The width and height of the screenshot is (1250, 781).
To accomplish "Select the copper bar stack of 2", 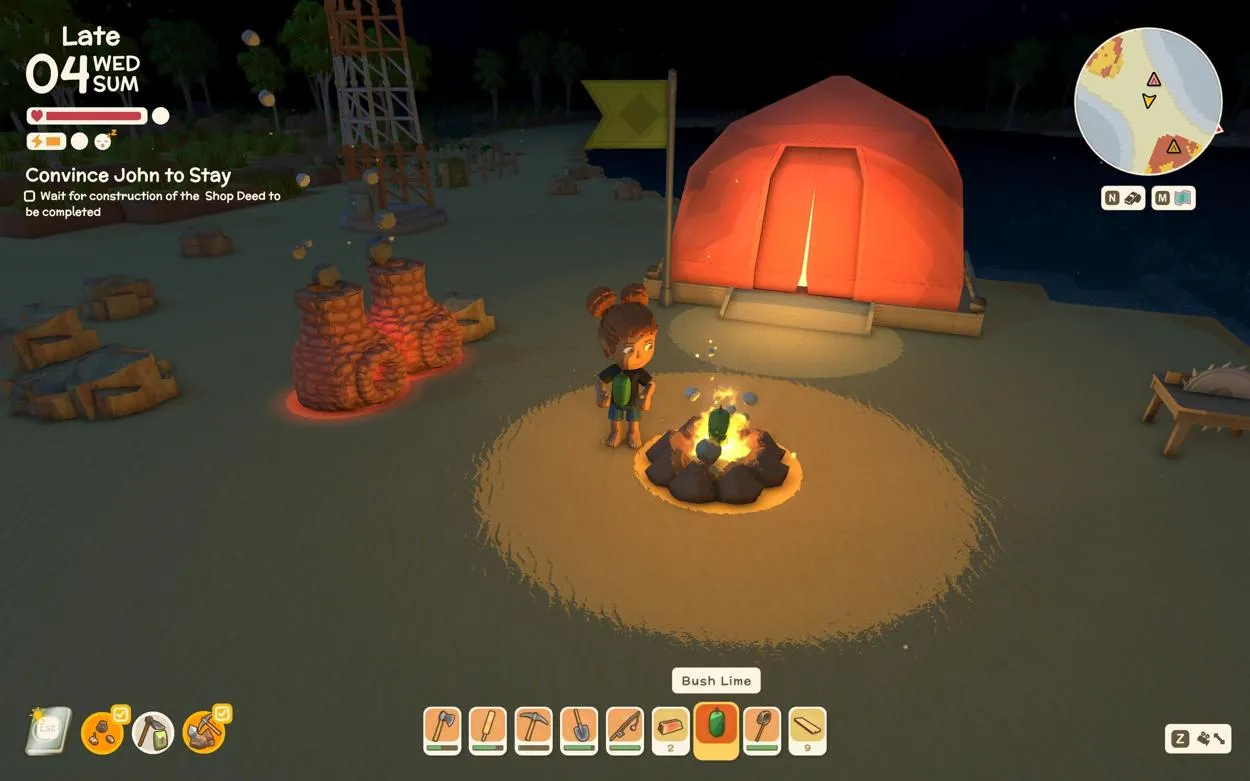I will pos(670,729).
